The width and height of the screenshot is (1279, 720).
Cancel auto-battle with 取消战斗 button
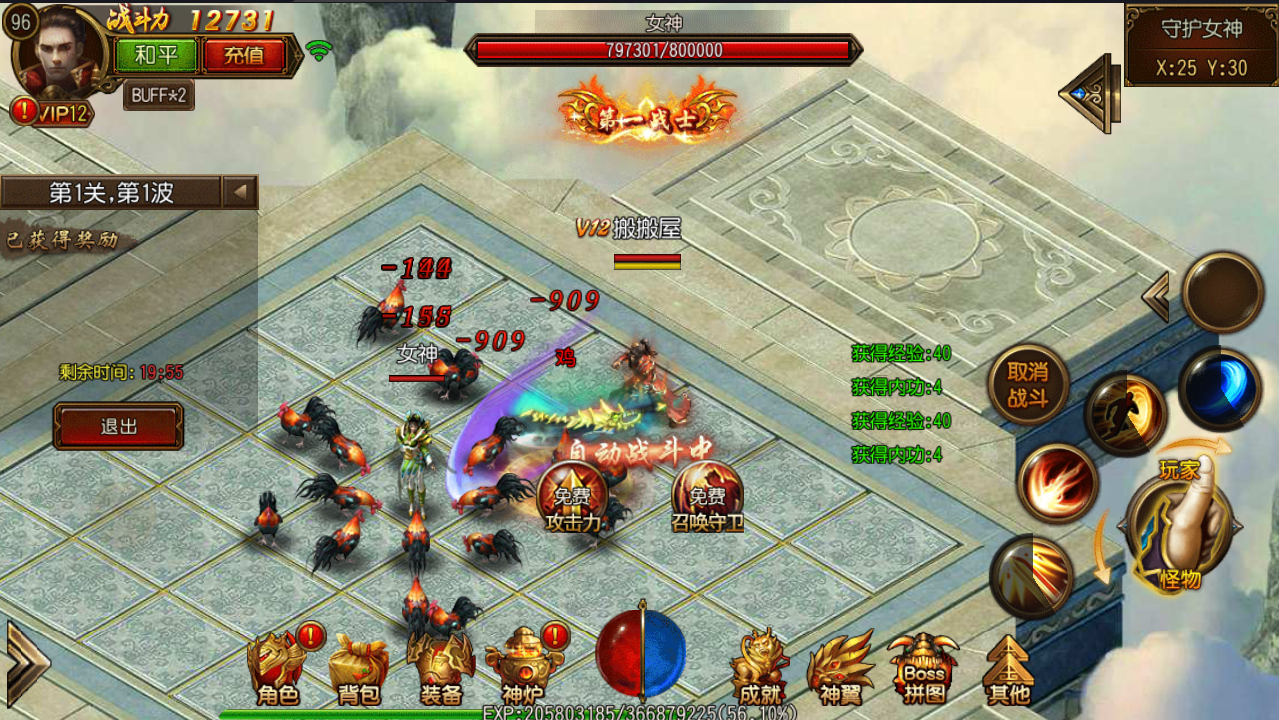(x=1027, y=384)
